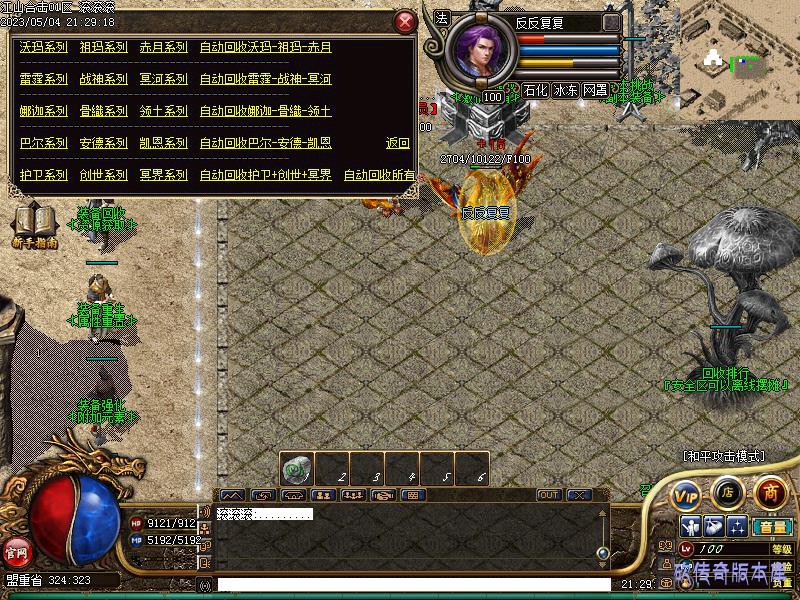Viewport: 800px width, 600px height.
Task: Open the 创世系列 entry
Action: 104,175
